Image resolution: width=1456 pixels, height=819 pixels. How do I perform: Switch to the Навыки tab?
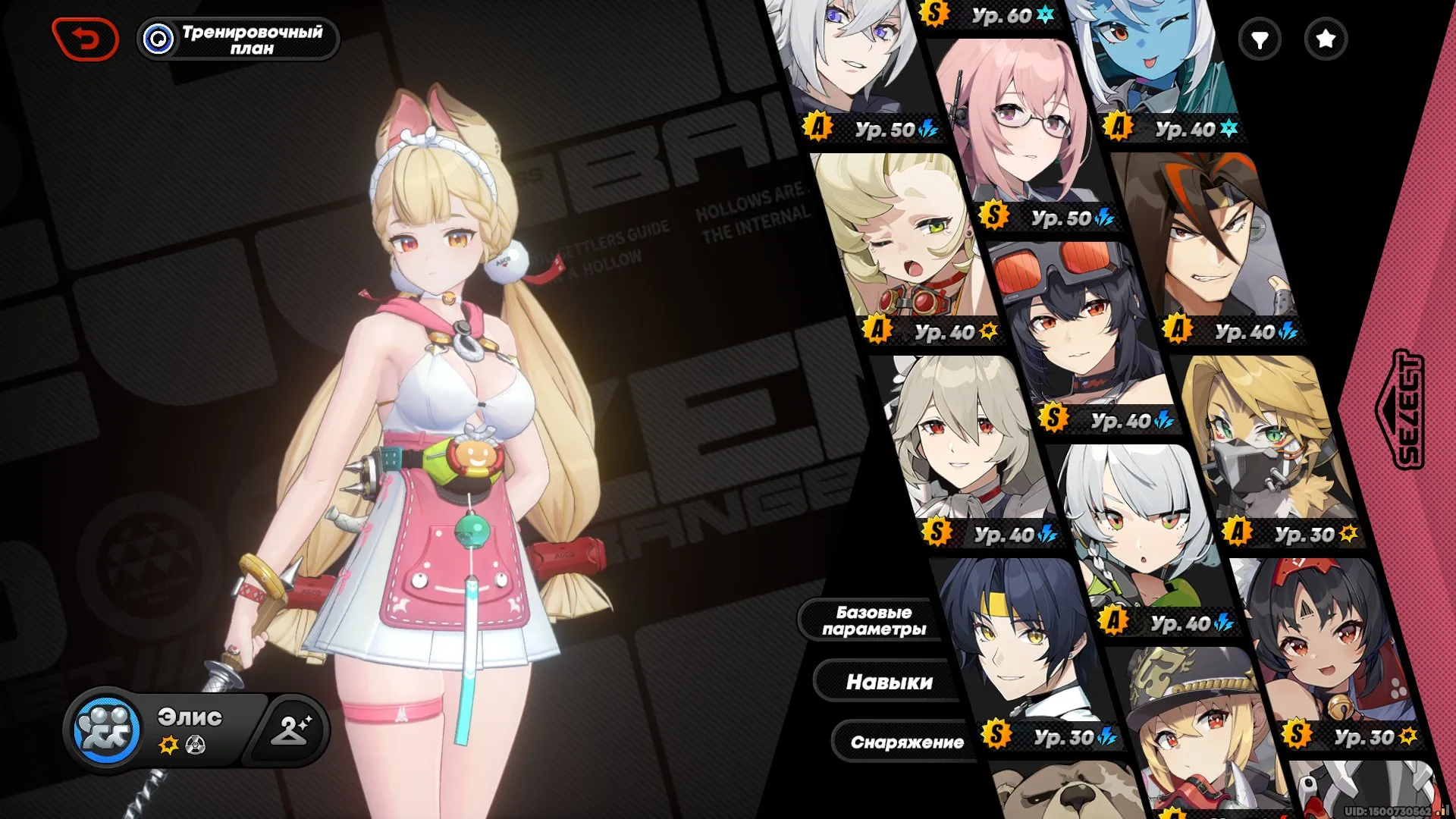[x=889, y=681]
